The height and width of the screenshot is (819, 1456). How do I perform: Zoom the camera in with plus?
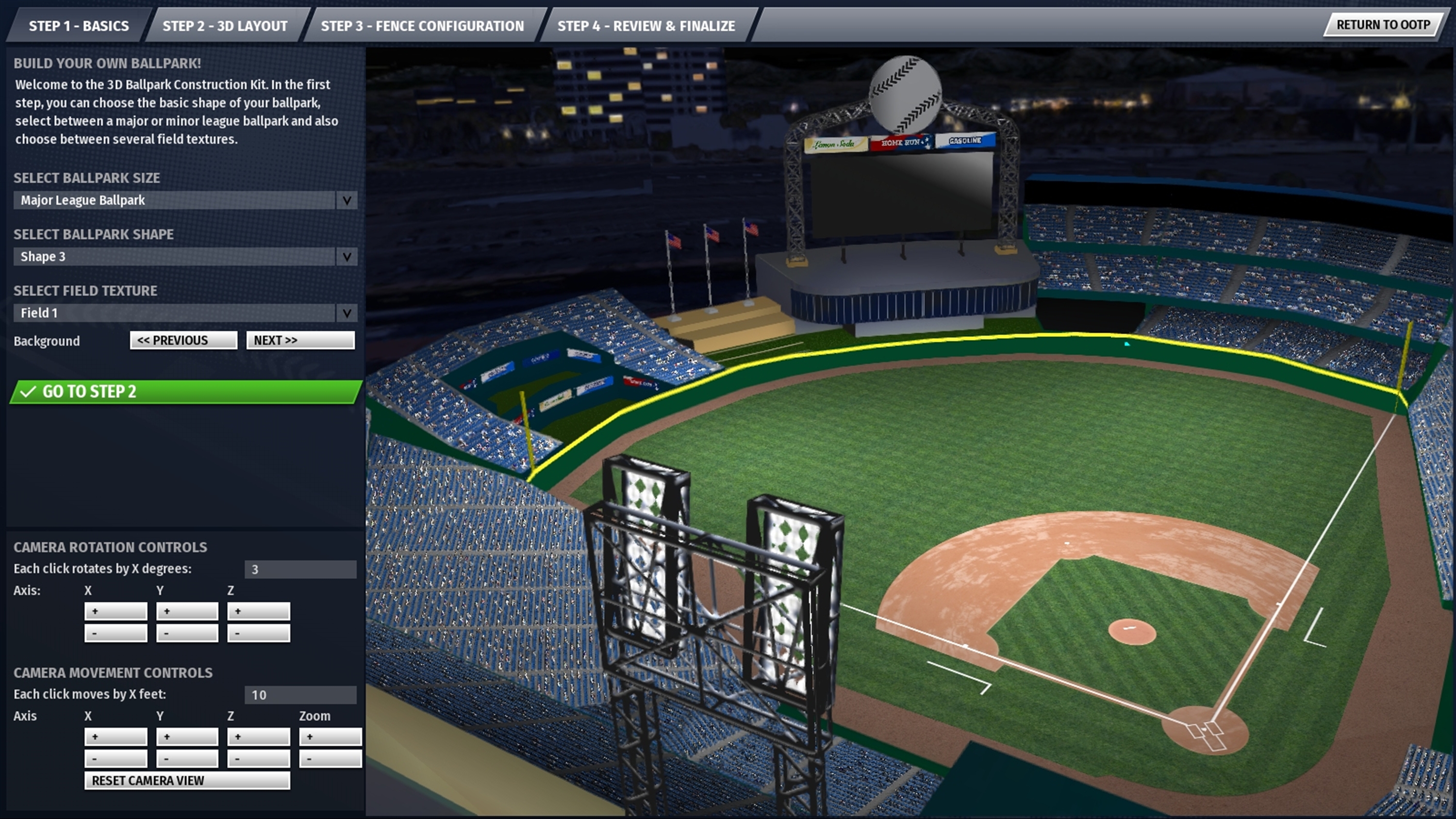330,737
